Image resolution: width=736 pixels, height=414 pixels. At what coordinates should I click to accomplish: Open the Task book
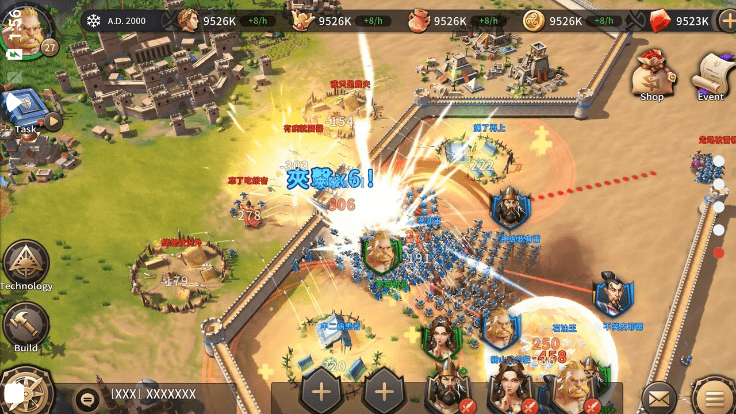[x=22, y=106]
